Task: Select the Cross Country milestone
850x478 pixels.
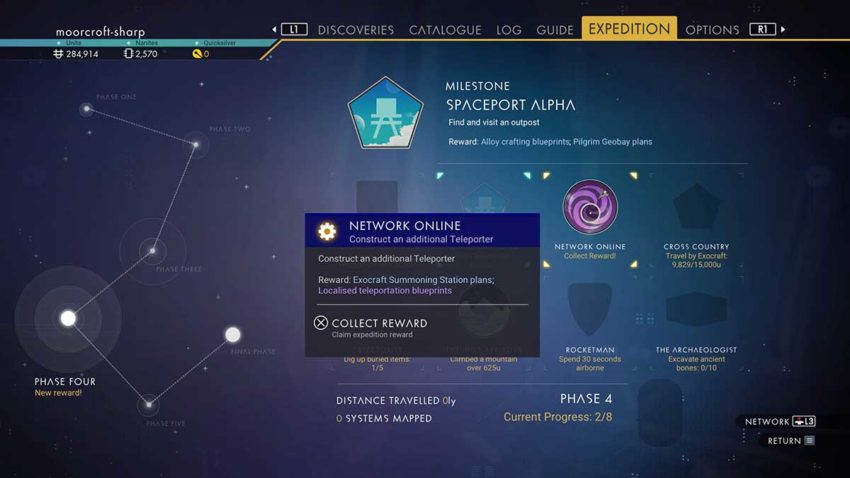Action: [x=696, y=209]
